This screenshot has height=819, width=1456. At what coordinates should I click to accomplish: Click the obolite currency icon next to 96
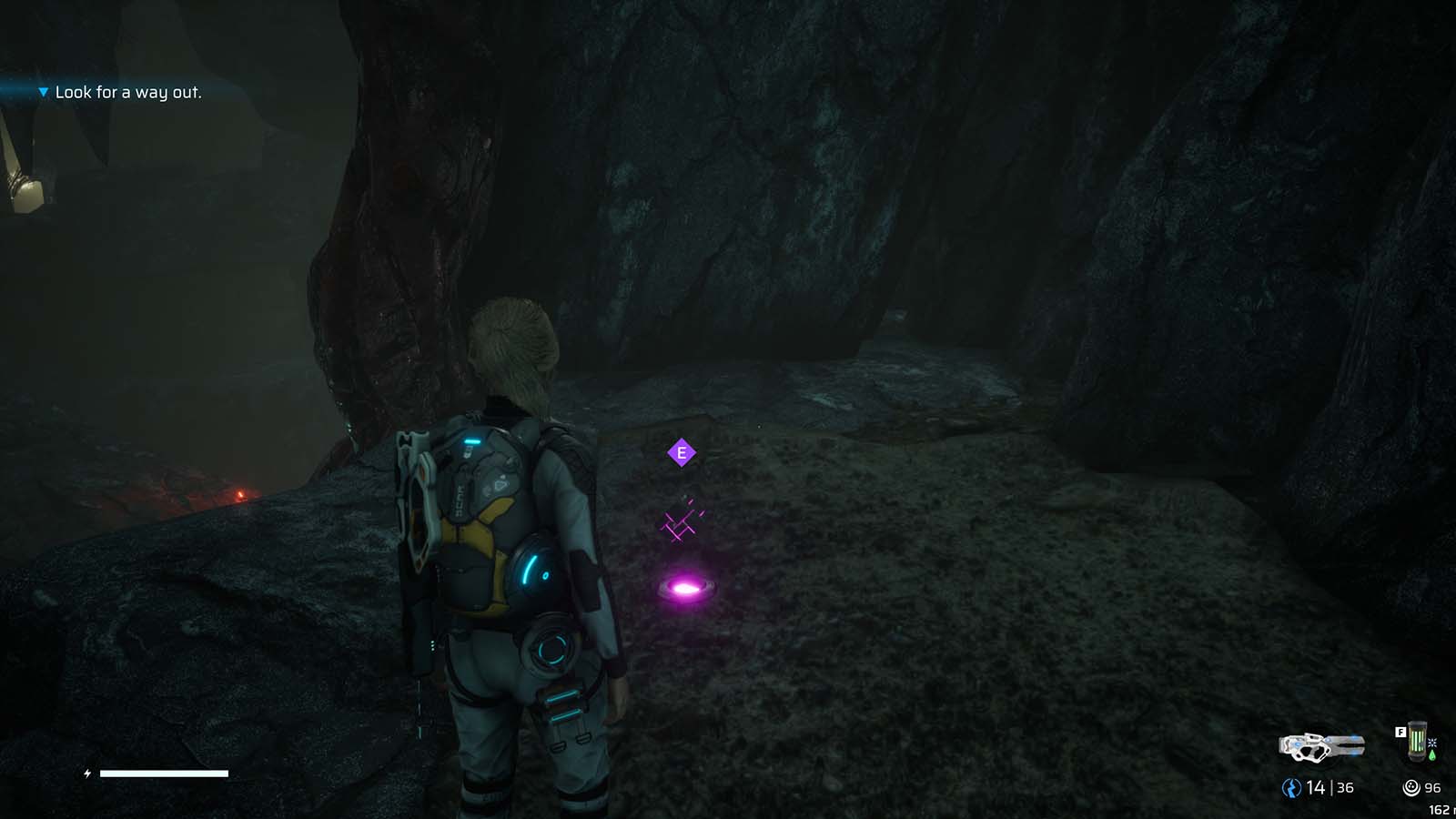point(1410,787)
